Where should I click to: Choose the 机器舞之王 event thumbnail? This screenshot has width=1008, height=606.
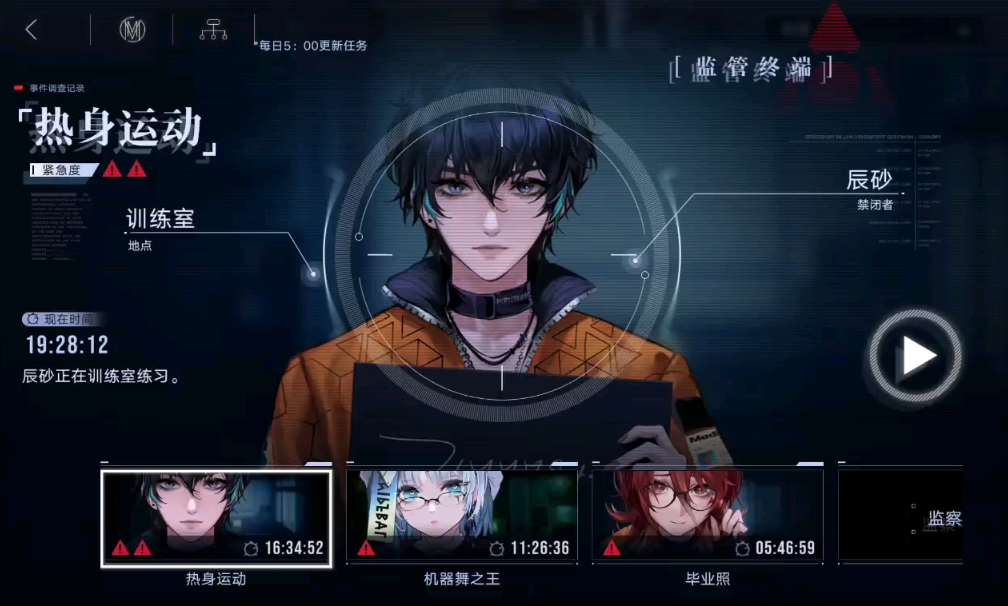462,516
